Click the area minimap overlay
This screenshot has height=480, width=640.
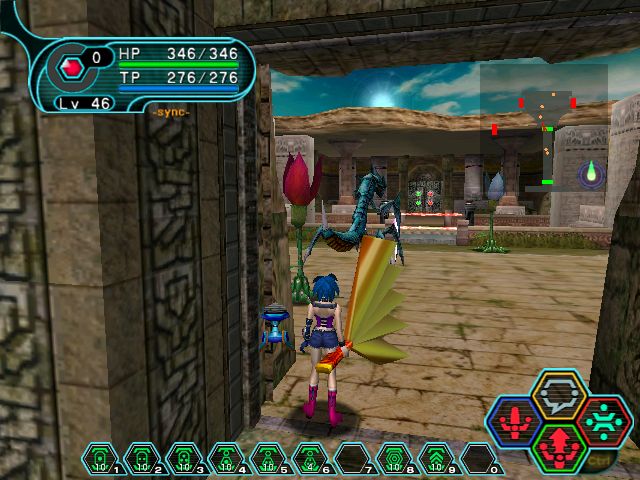point(543,127)
